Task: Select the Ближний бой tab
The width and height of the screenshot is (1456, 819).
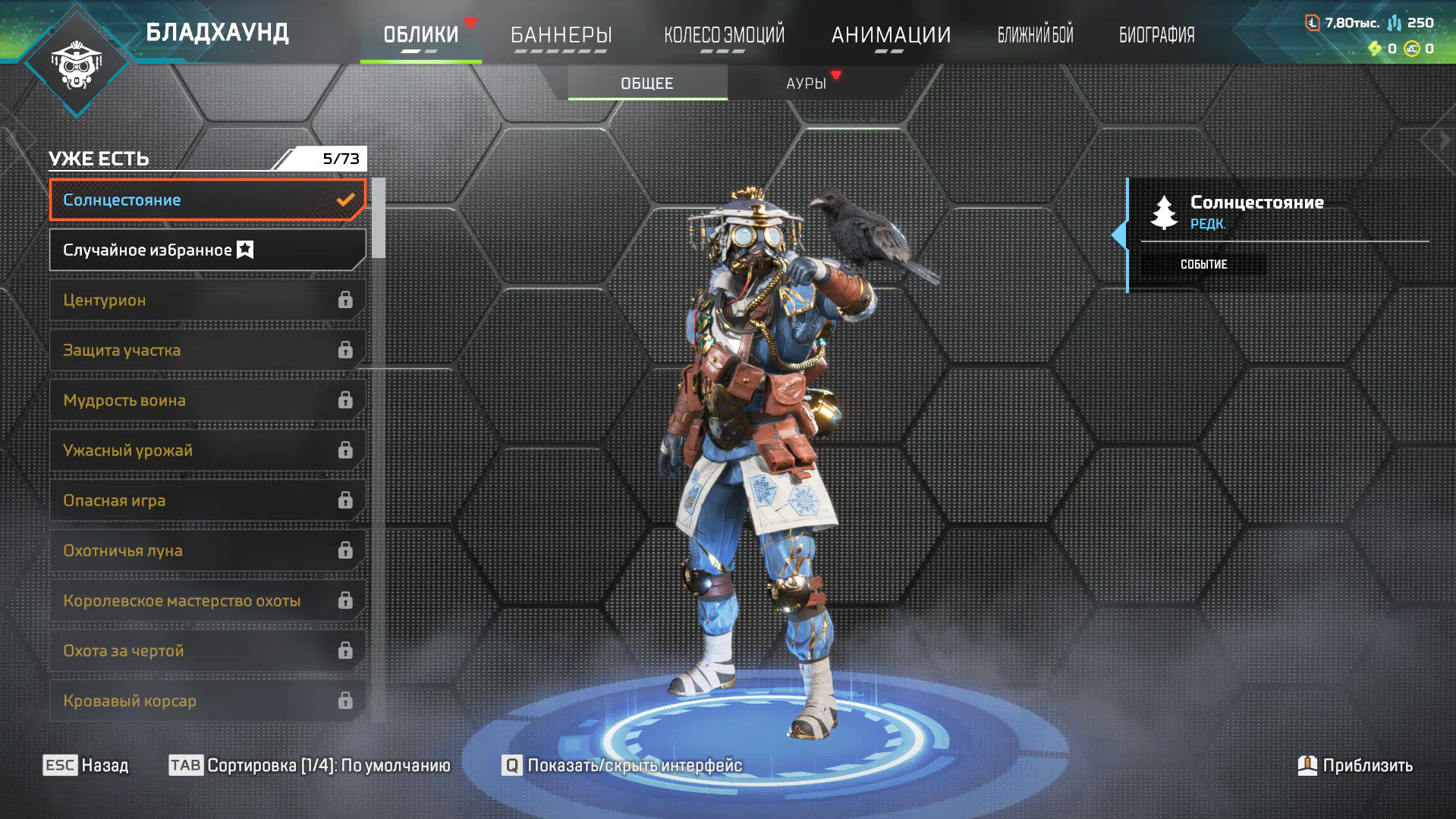Action: pyautogui.click(x=1035, y=35)
